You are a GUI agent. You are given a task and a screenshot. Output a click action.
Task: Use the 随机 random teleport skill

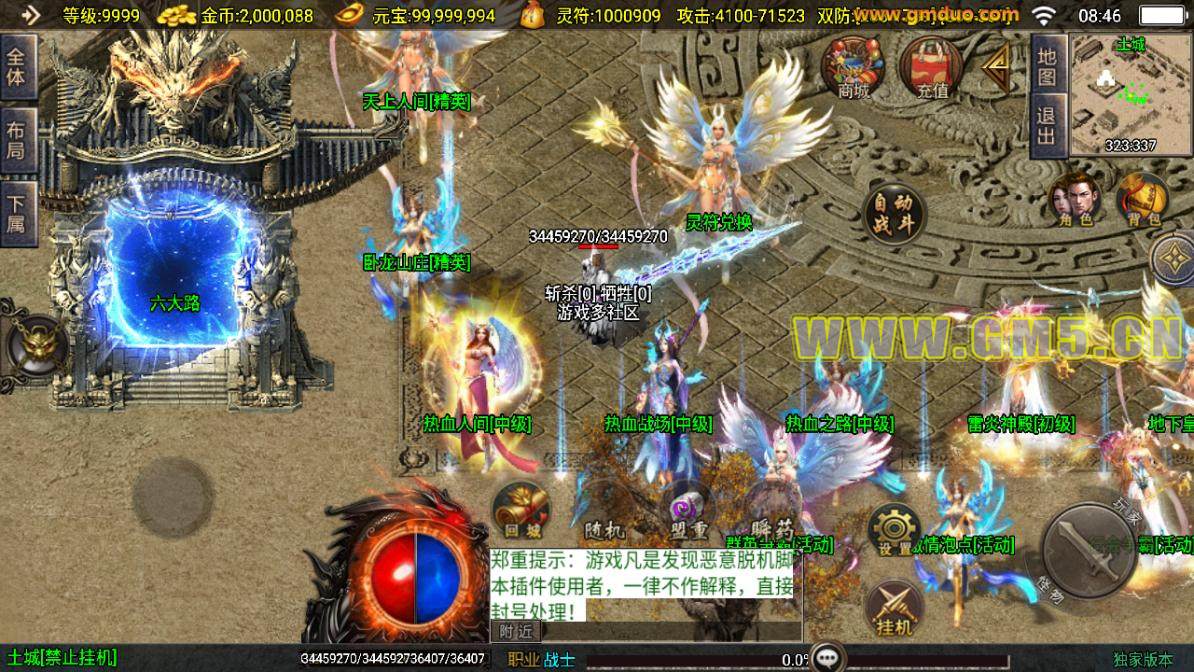pyautogui.click(x=603, y=512)
